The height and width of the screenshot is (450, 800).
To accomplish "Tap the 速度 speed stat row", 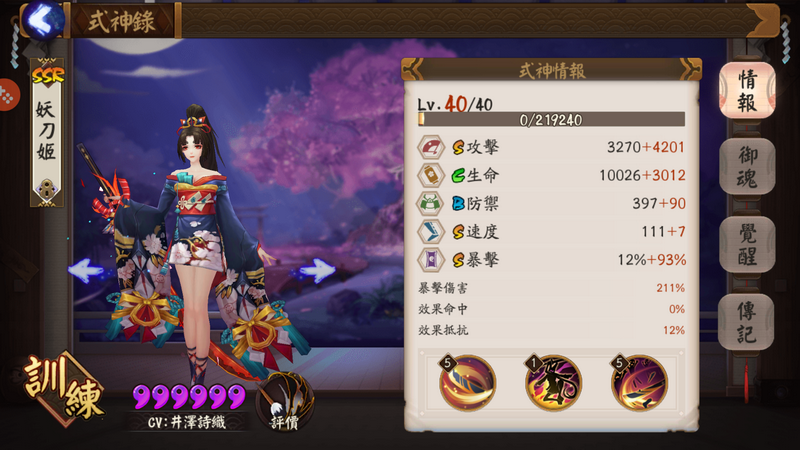I will click(x=552, y=232).
